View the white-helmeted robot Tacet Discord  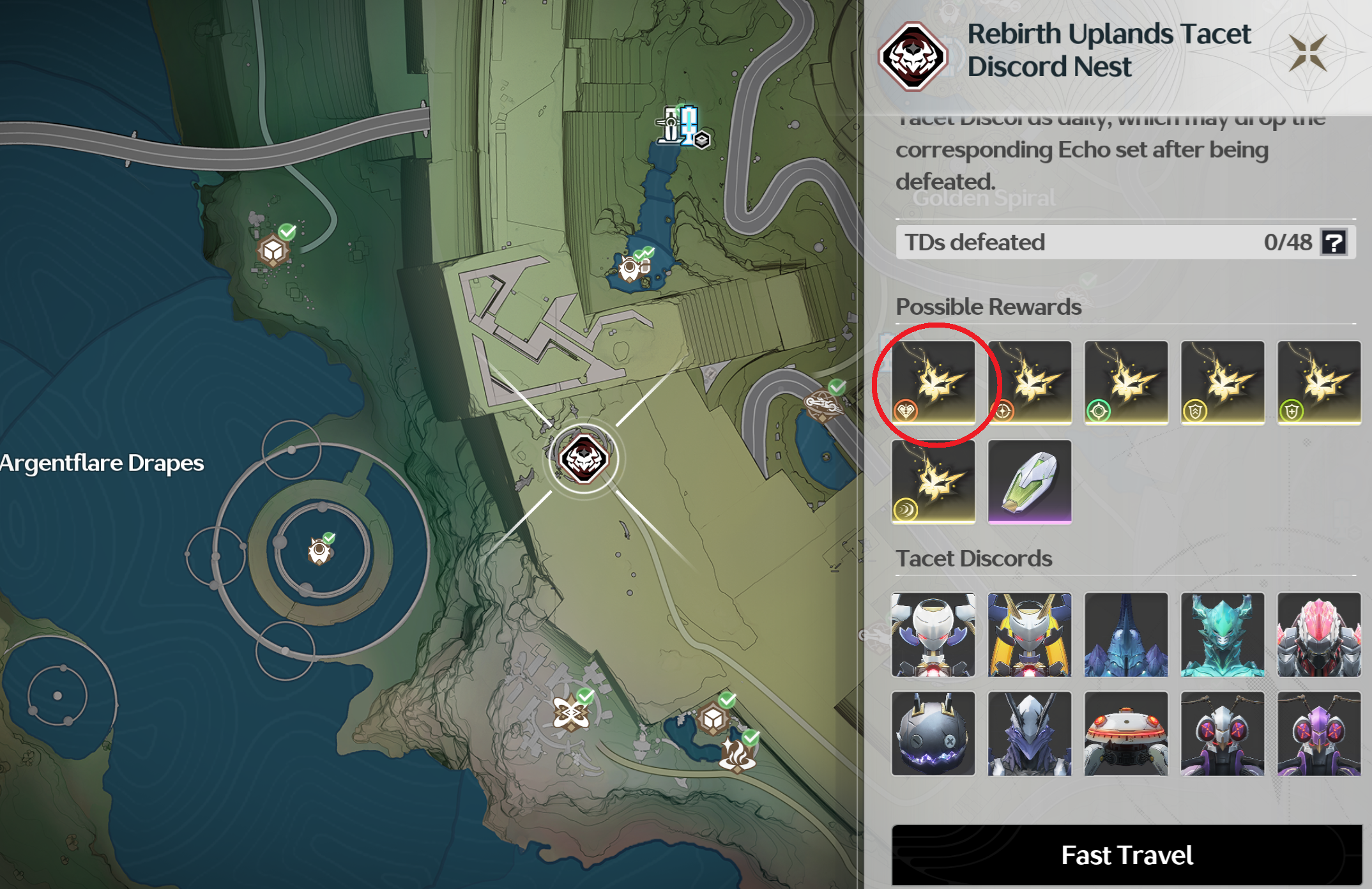tap(934, 634)
